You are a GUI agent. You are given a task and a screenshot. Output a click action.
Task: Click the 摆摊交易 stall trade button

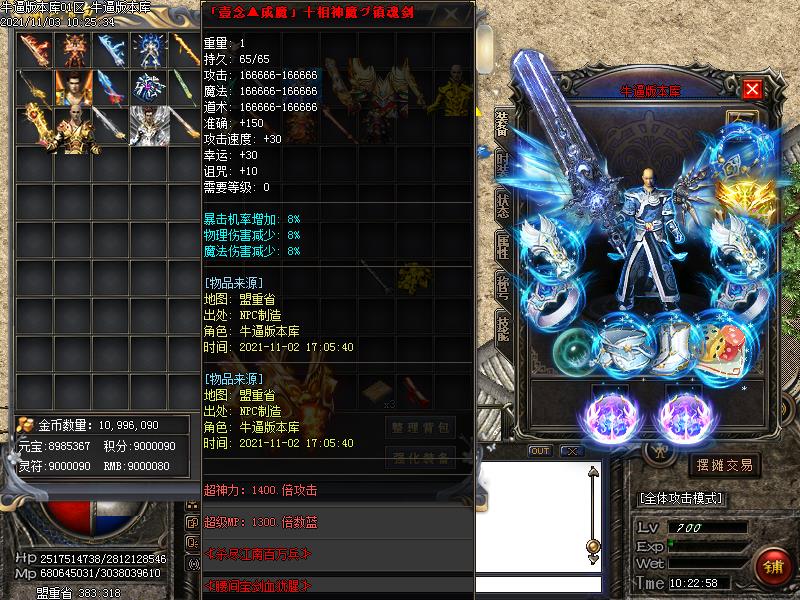tap(724, 465)
